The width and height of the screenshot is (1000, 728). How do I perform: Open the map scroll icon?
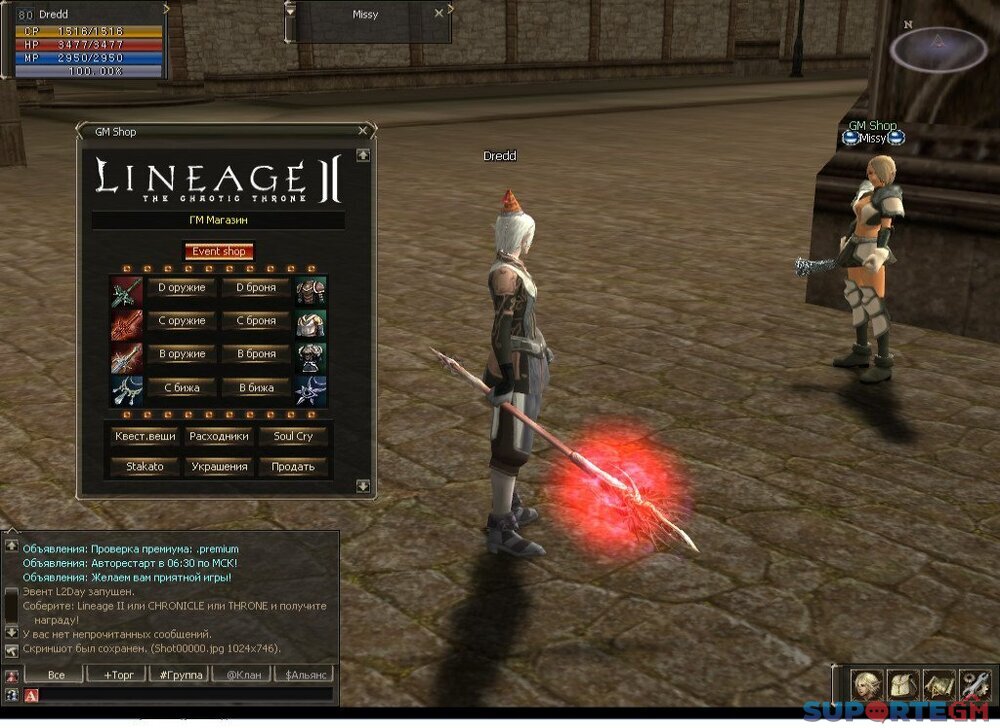click(x=938, y=685)
